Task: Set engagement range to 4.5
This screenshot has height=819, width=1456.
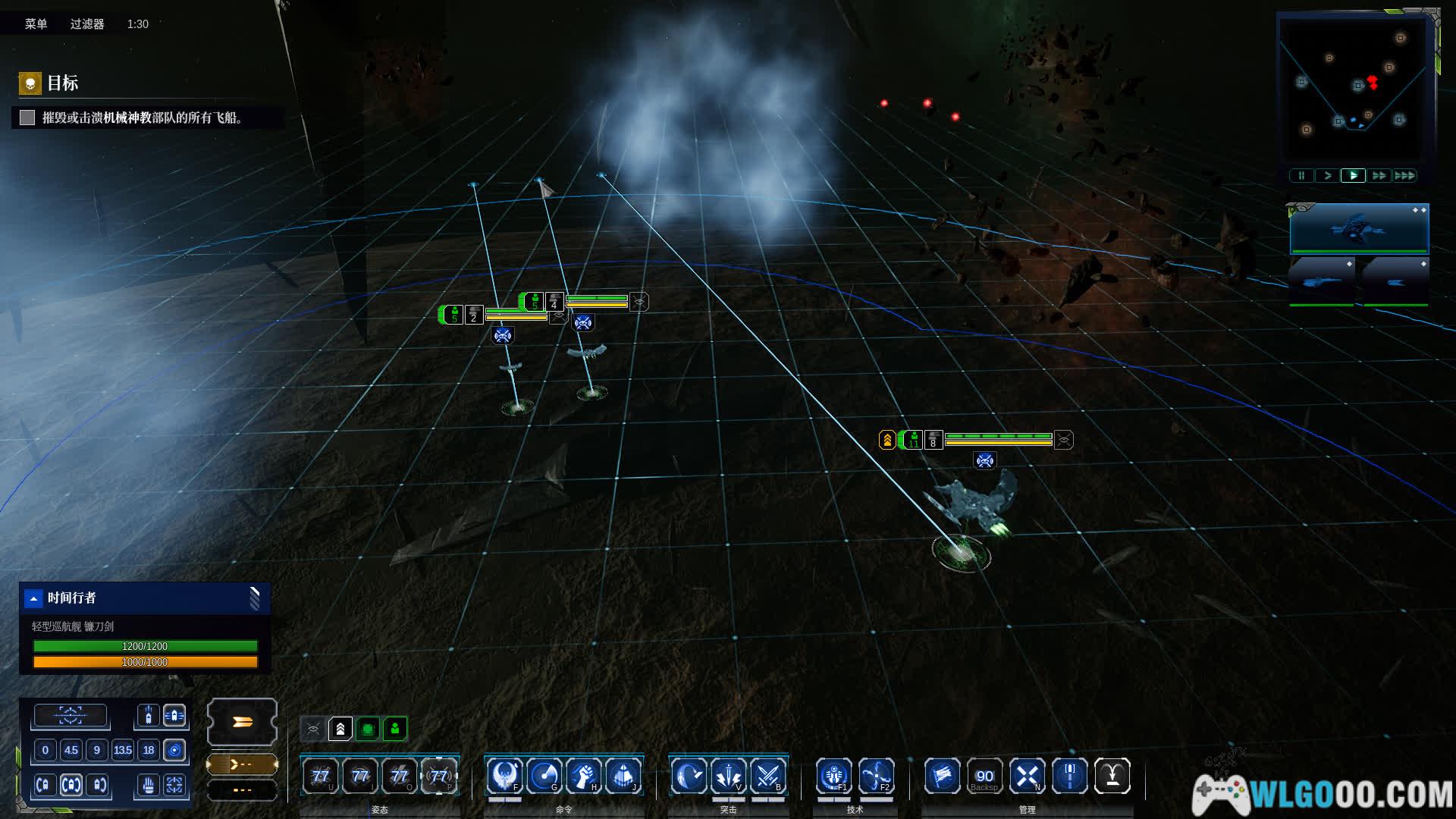Action: 71,750
